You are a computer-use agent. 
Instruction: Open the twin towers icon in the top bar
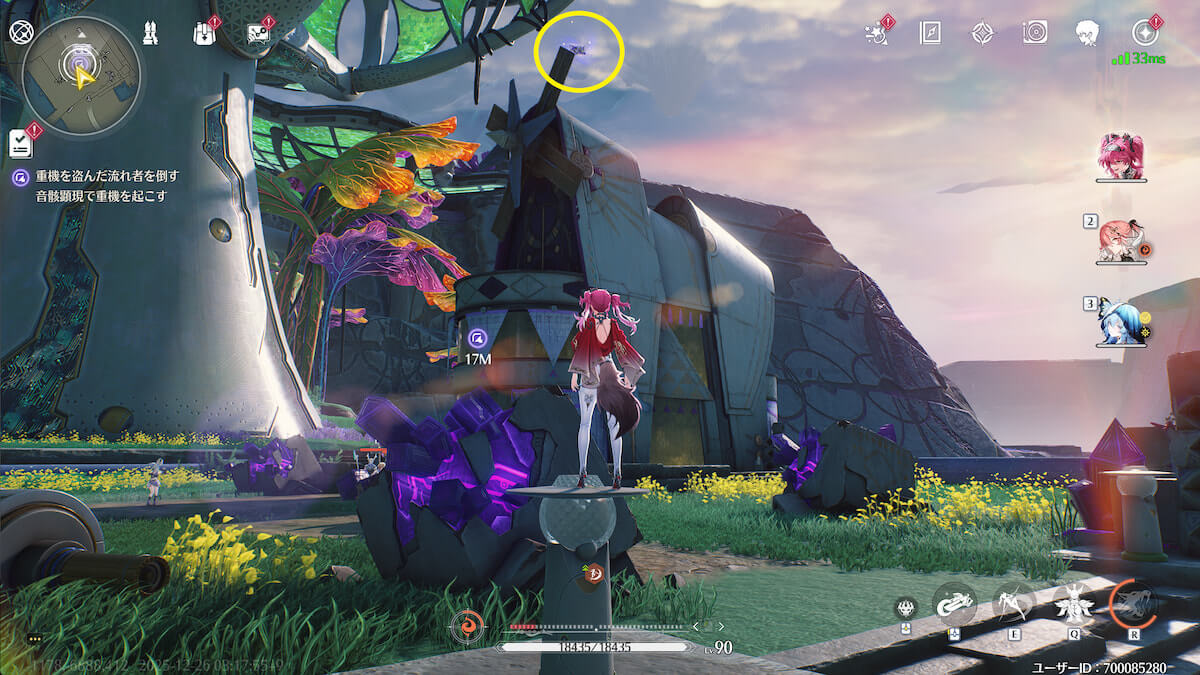click(149, 33)
